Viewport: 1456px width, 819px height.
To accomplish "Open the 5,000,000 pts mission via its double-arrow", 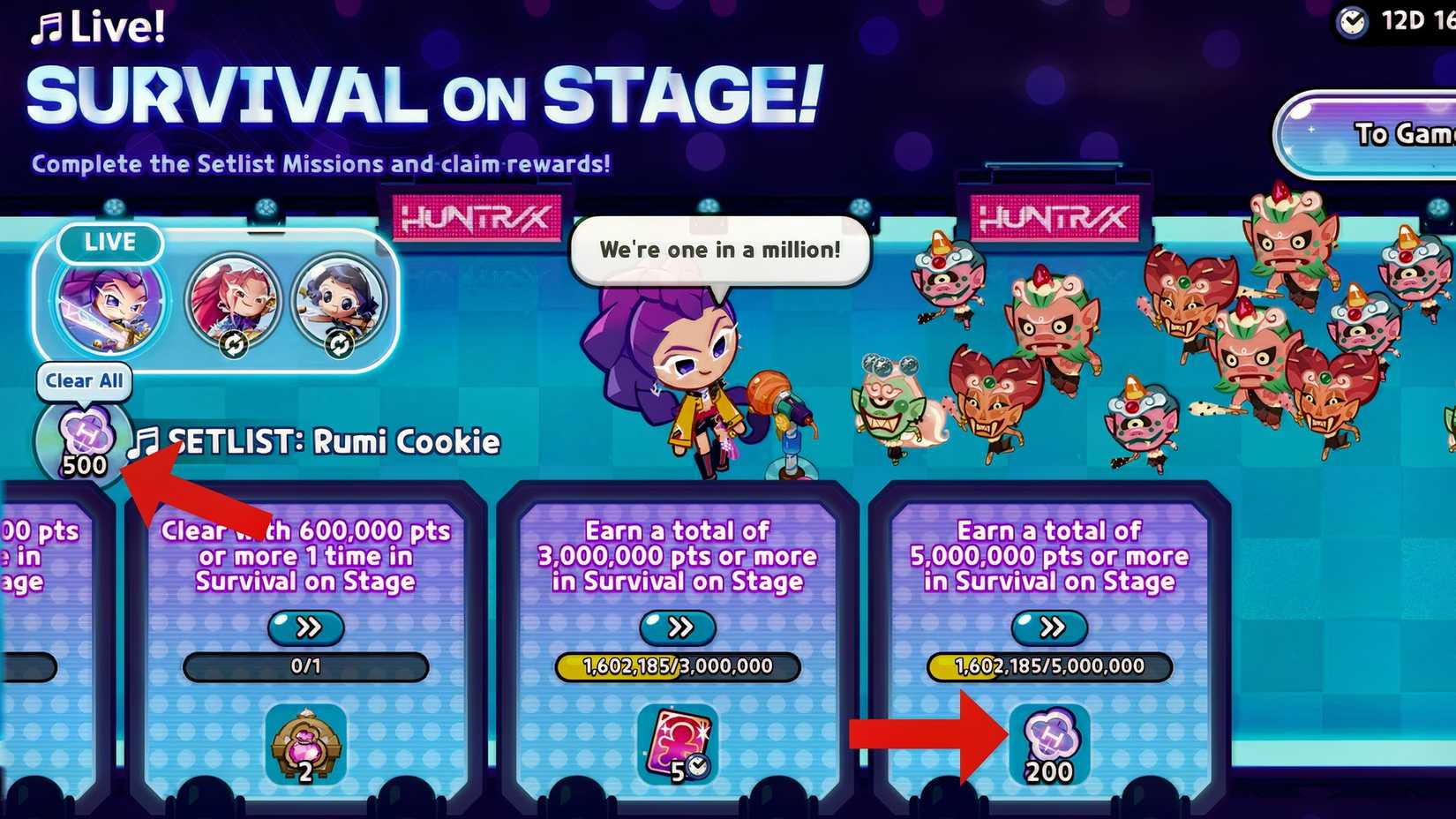I will (1050, 628).
